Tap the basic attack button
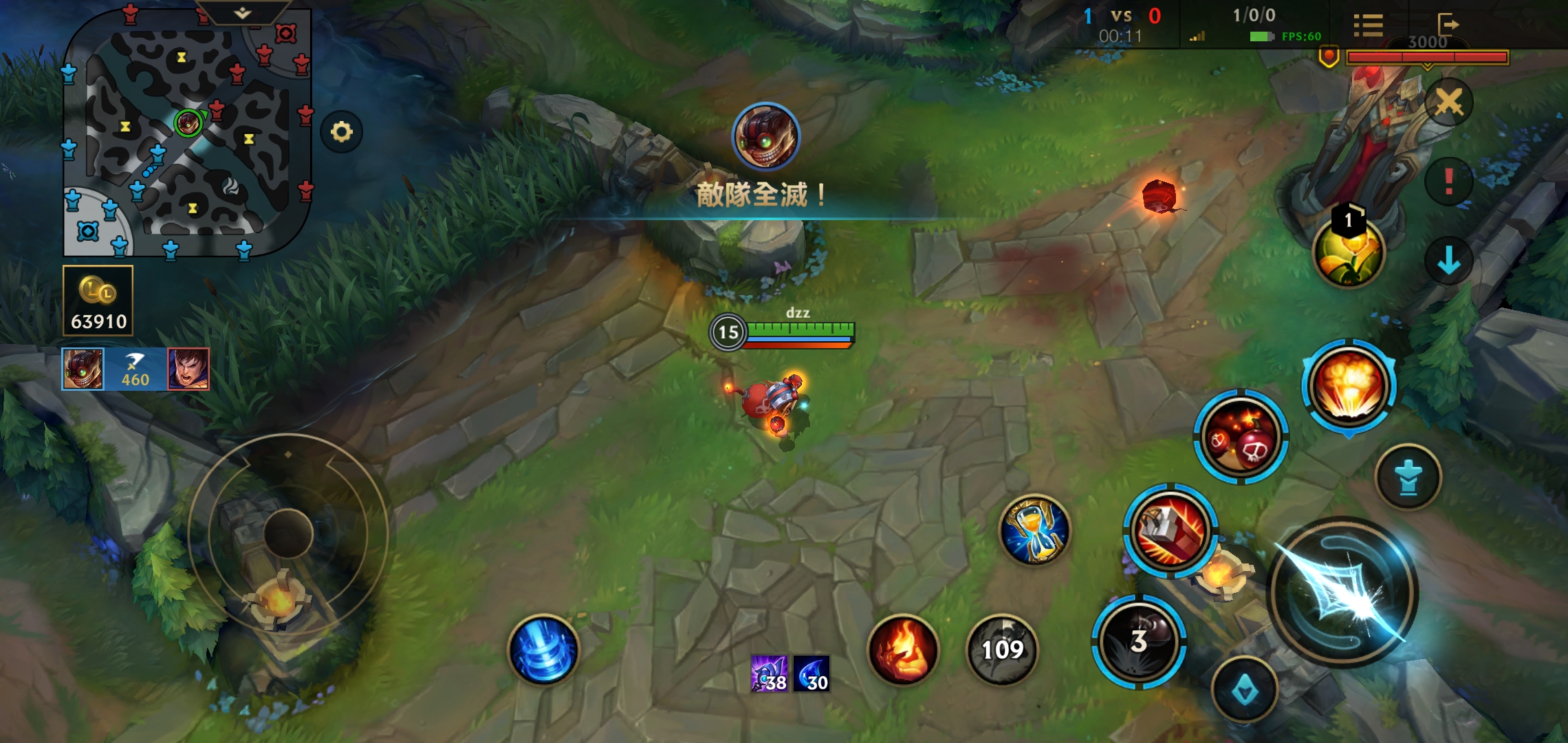Viewport: 1568px width, 743px height. [1342, 593]
